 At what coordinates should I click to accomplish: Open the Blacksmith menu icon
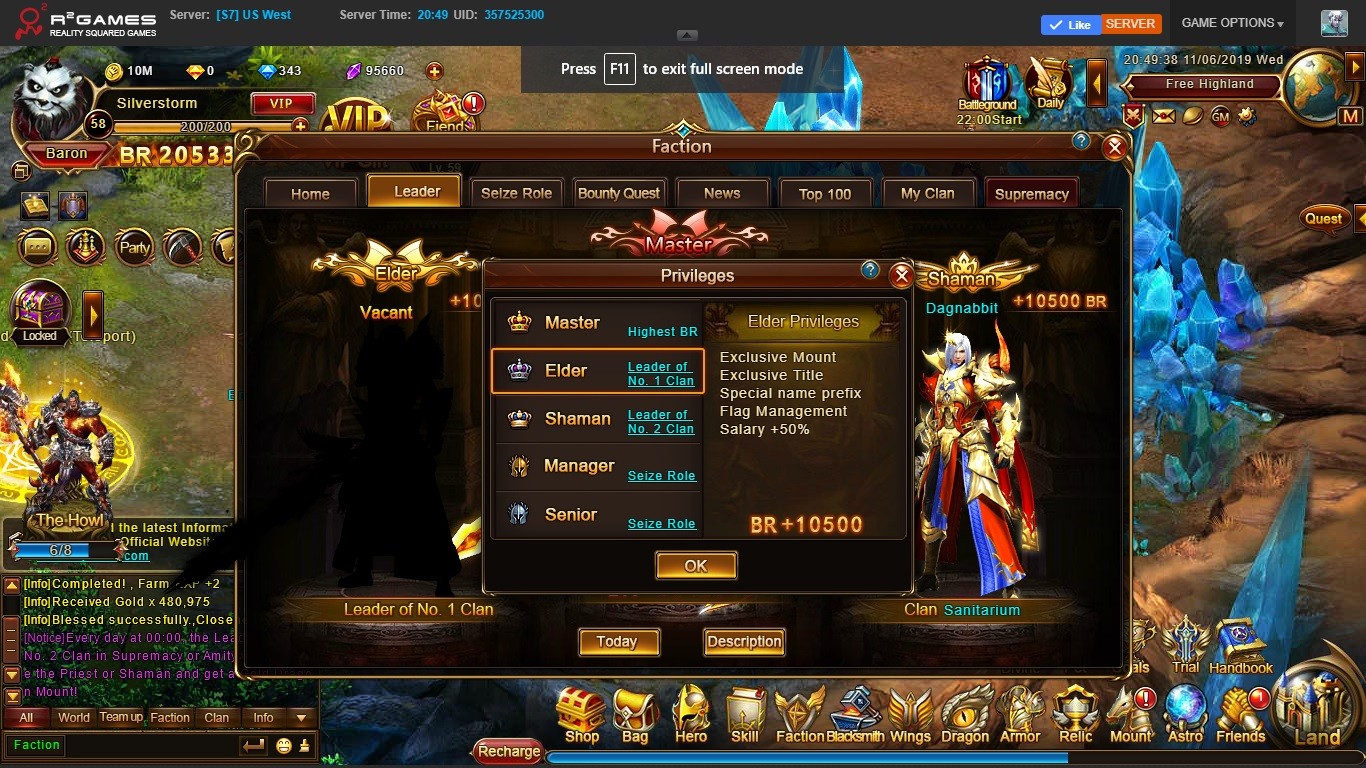point(855,716)
